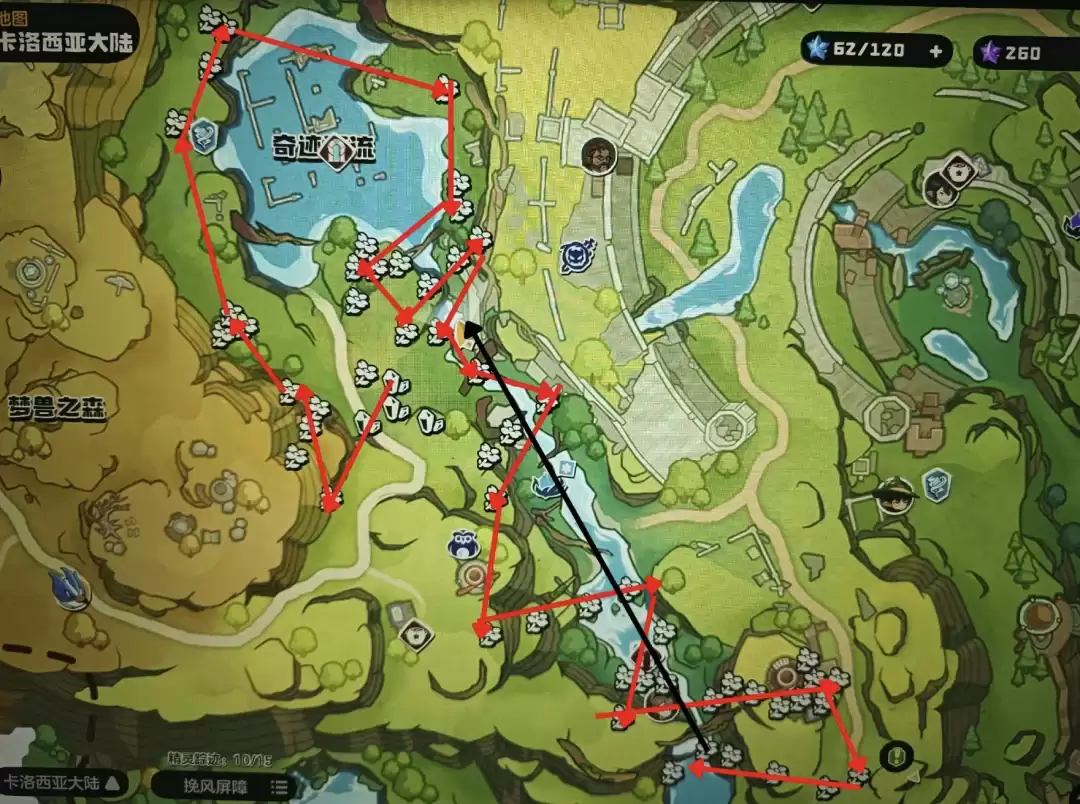Viewport: 1080px width, 804px height.
Task: Add energy with the plus button
Action: [936, 51]
